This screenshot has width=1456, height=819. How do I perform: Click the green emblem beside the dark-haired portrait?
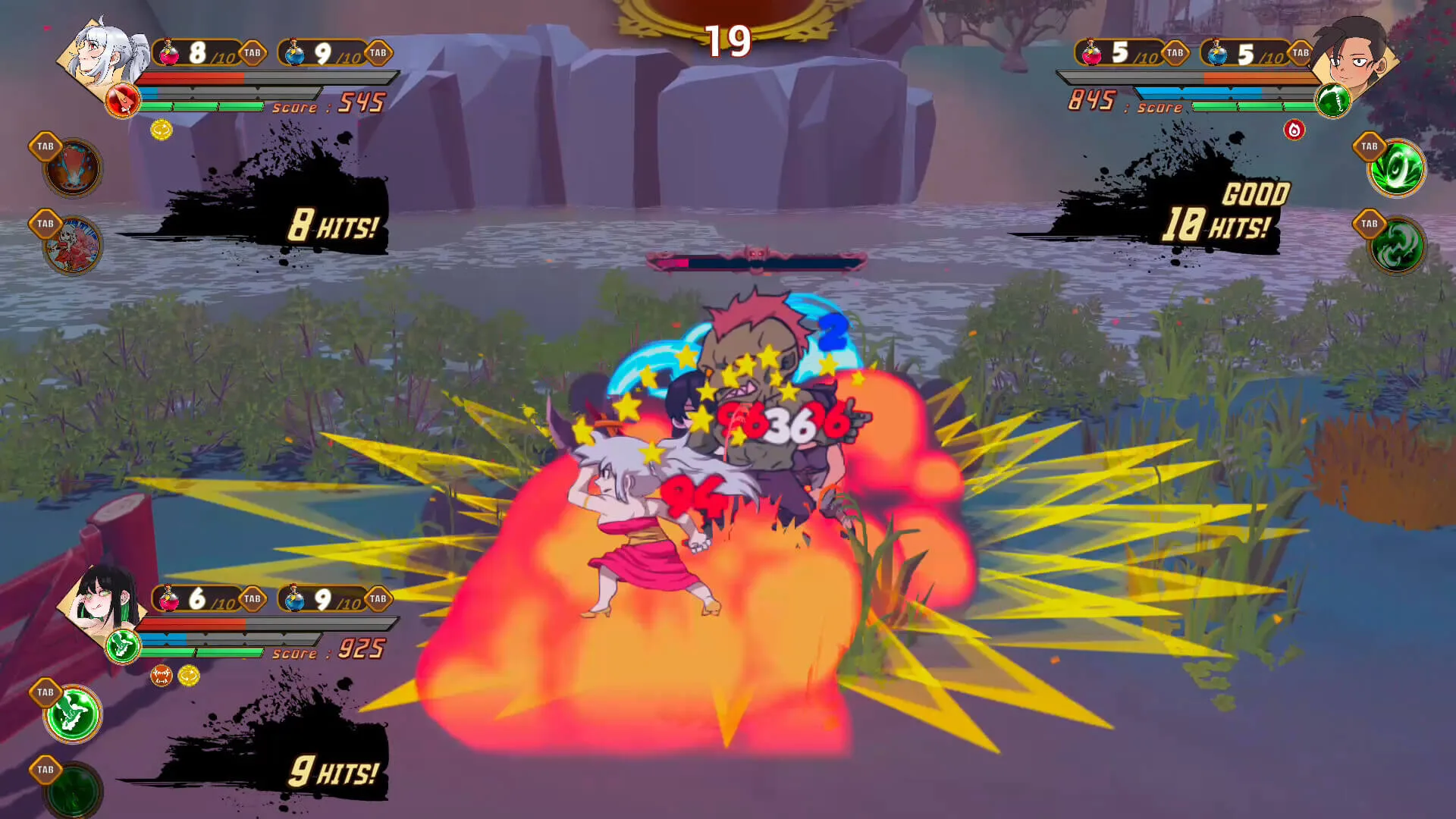click(1332, 101)
